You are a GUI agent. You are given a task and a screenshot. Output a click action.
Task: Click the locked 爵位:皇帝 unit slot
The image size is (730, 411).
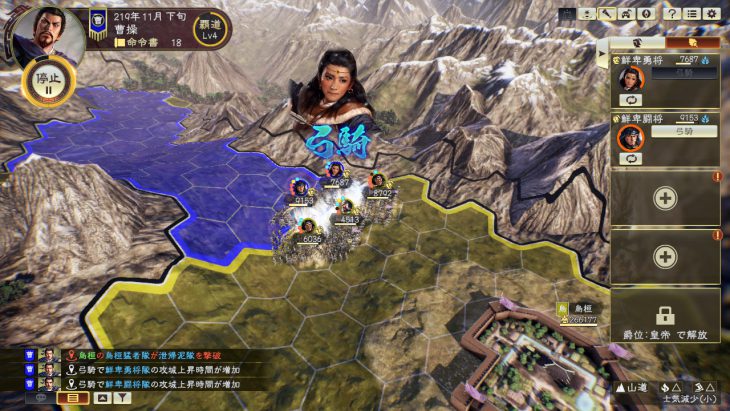[665, 314]
